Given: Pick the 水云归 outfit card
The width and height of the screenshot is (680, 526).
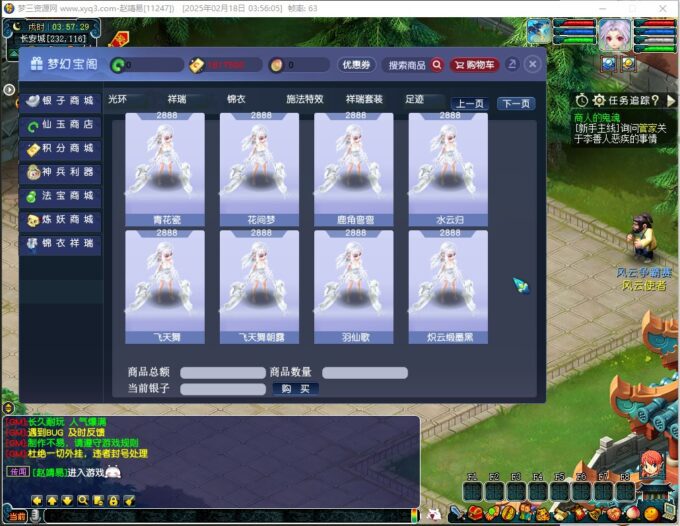Looking at the screenshot, I should (x=448, y=168).
